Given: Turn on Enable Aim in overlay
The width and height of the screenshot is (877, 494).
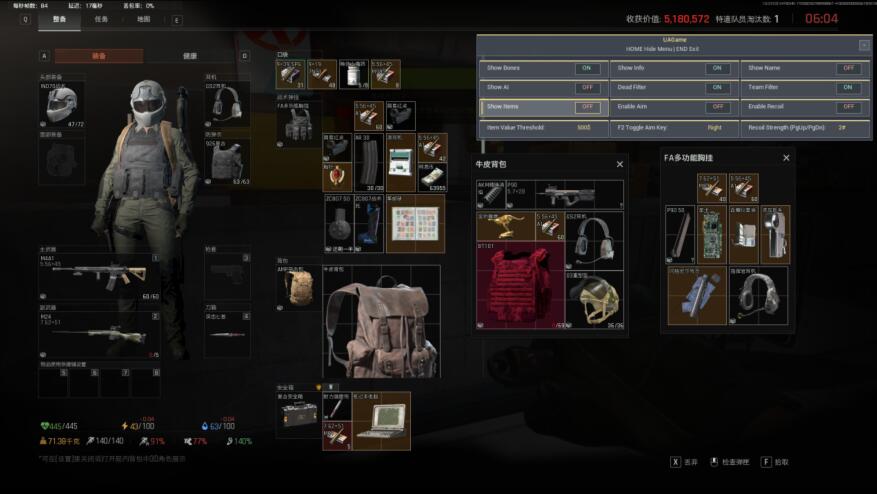Looking at the screenshot, I should pos(717,107).
